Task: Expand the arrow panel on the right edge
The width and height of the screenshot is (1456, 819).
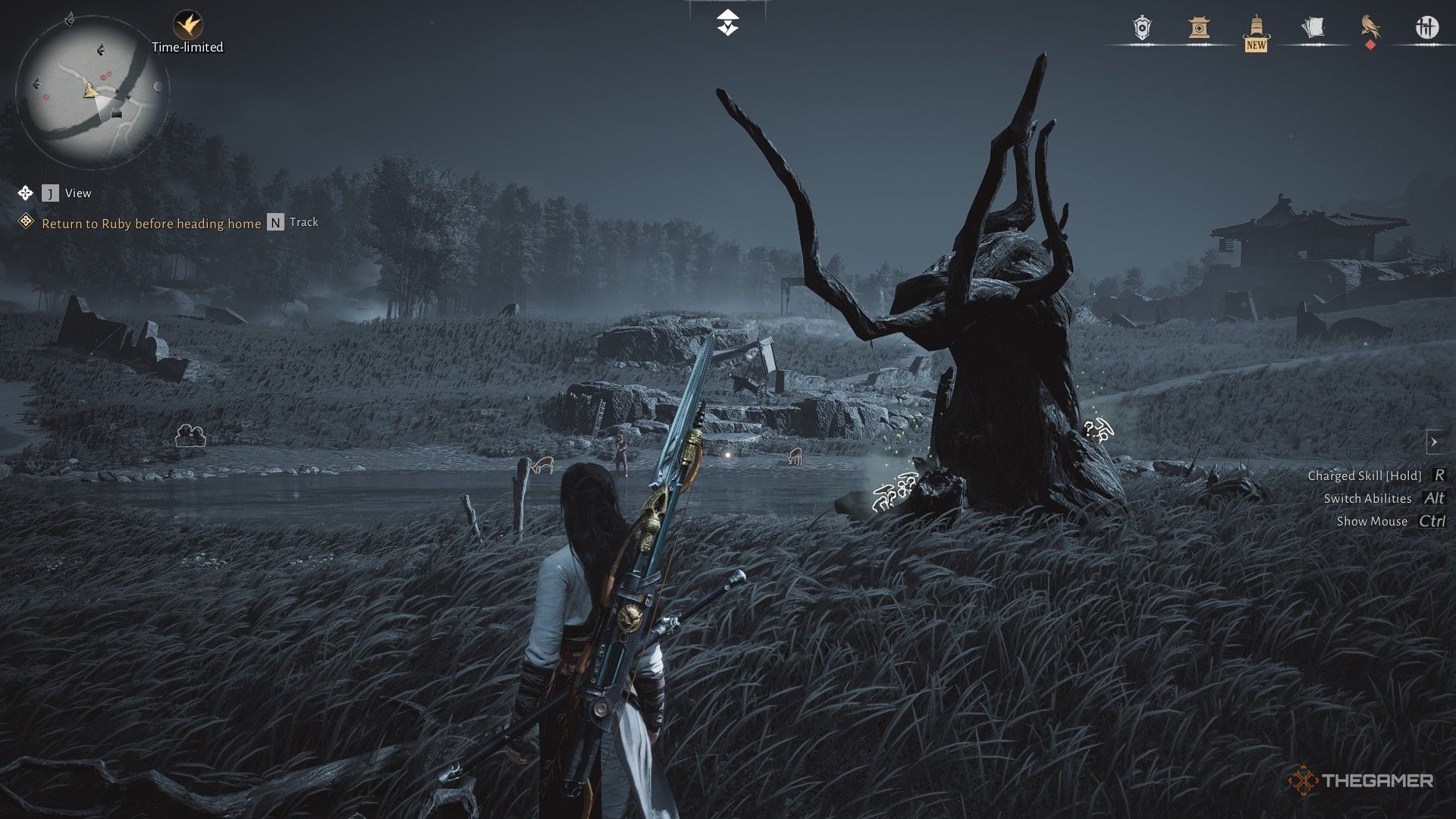Action: pyautogui.click(x=1433, y=441)
